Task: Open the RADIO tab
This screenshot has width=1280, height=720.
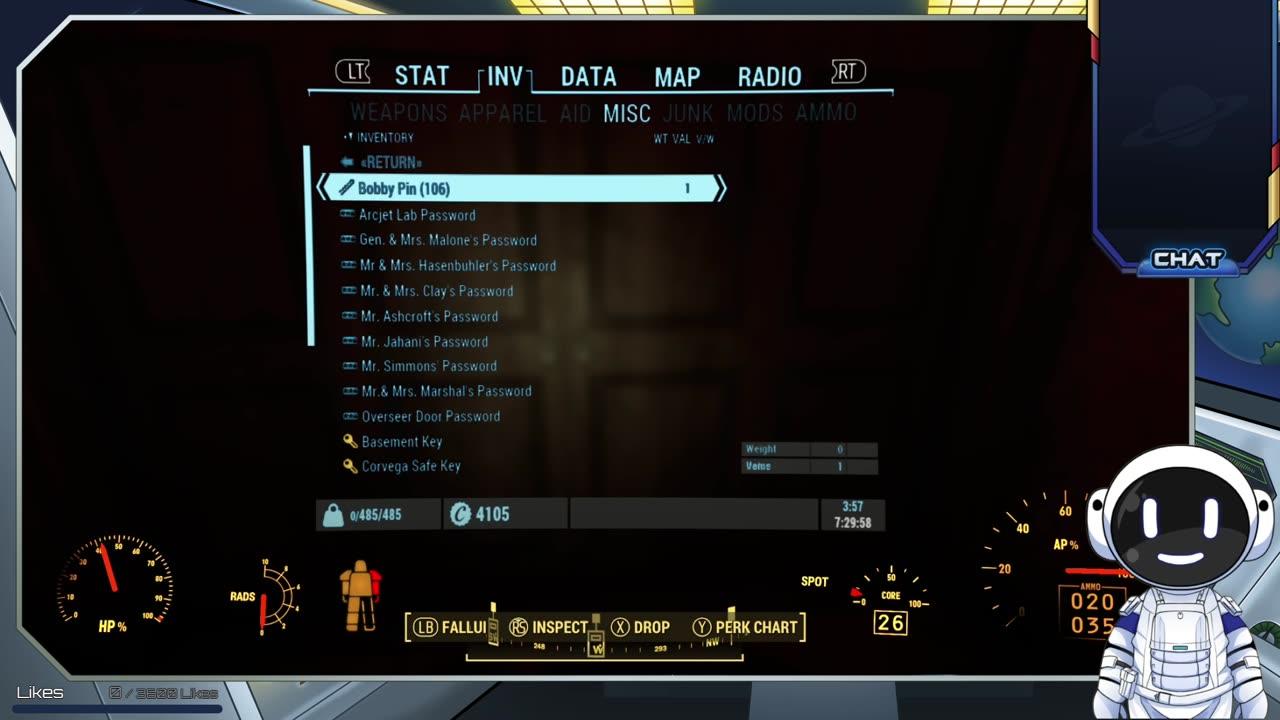Action: point(769,75)
